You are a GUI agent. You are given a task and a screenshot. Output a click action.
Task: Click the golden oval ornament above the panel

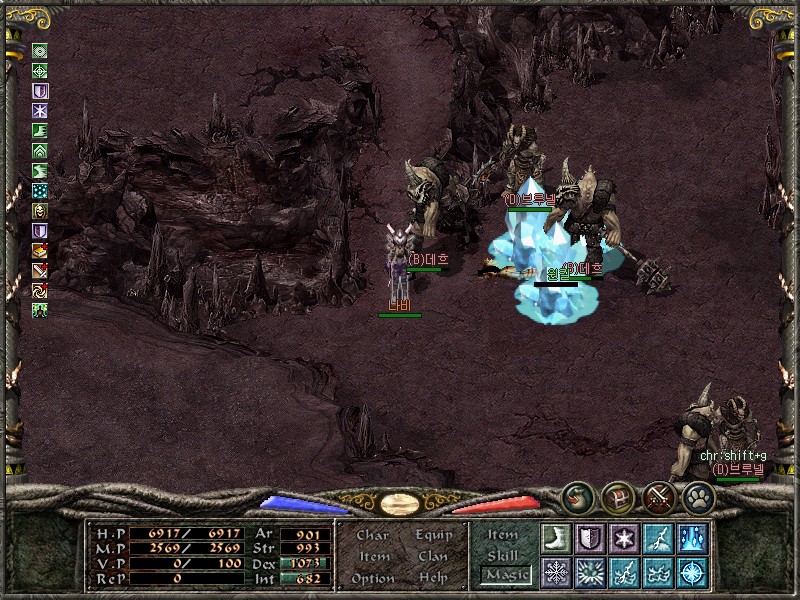coord(400,503)
